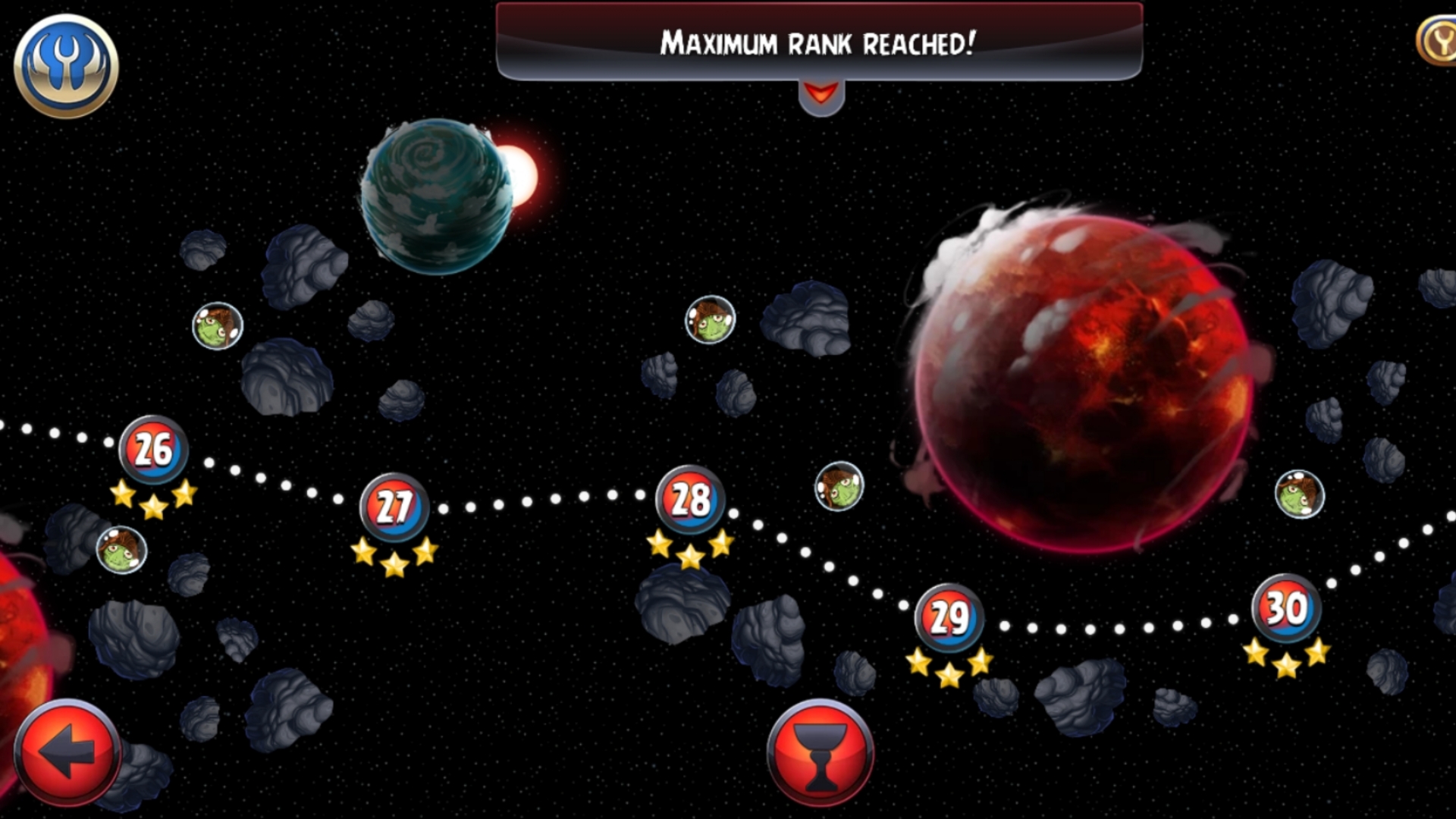Expand the Maximum Rank Reached banner arrow

pyautogui.click(x=821, y=96)
